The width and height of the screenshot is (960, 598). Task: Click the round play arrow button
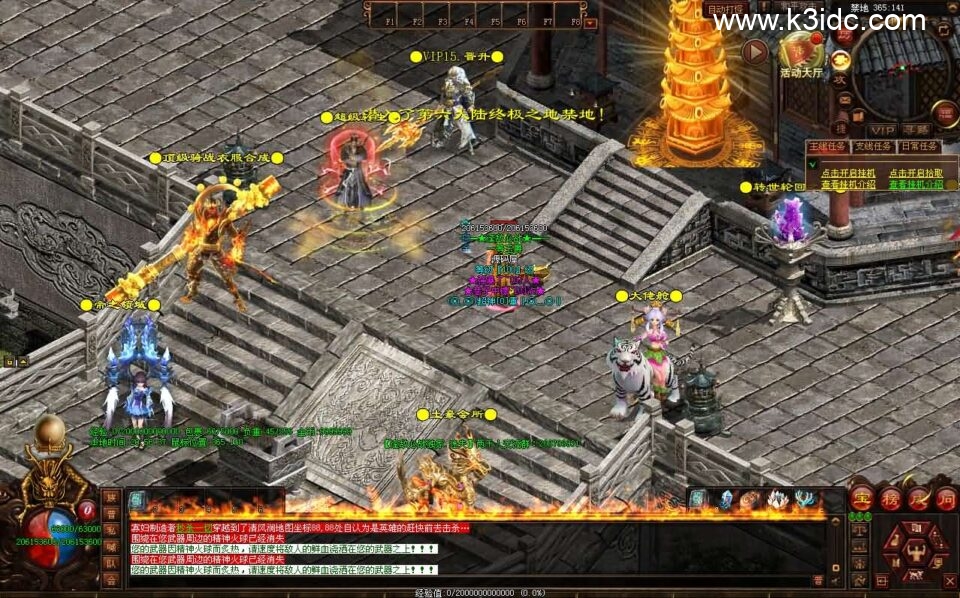tap(755, 51)
